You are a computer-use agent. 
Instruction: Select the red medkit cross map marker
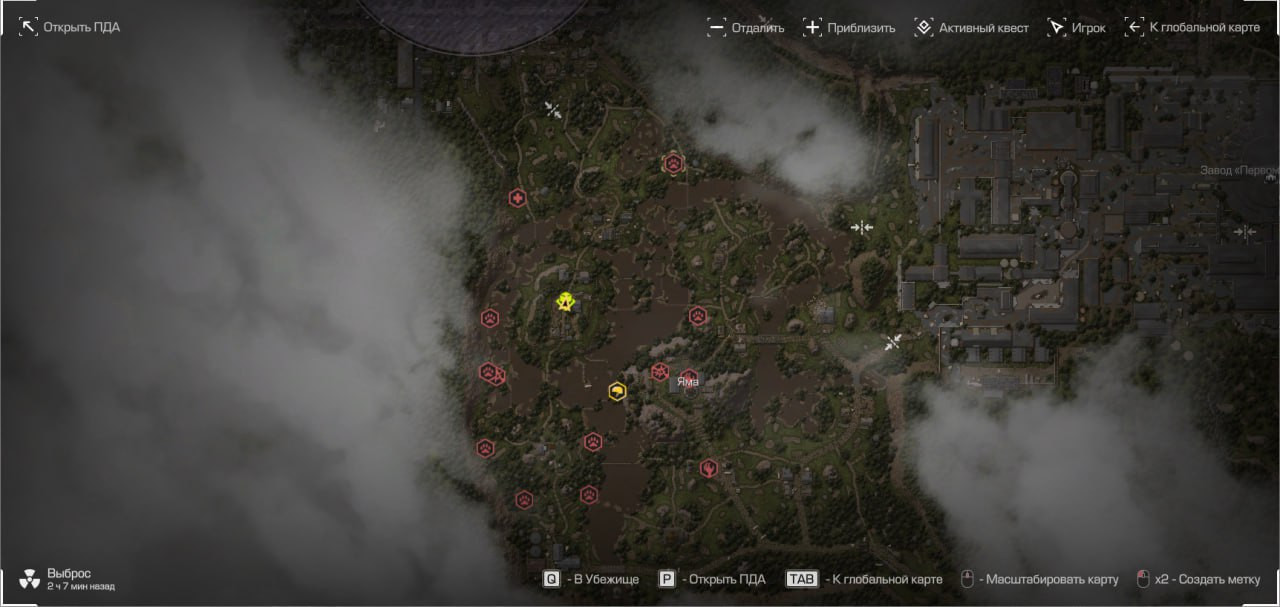coord(517,198)
